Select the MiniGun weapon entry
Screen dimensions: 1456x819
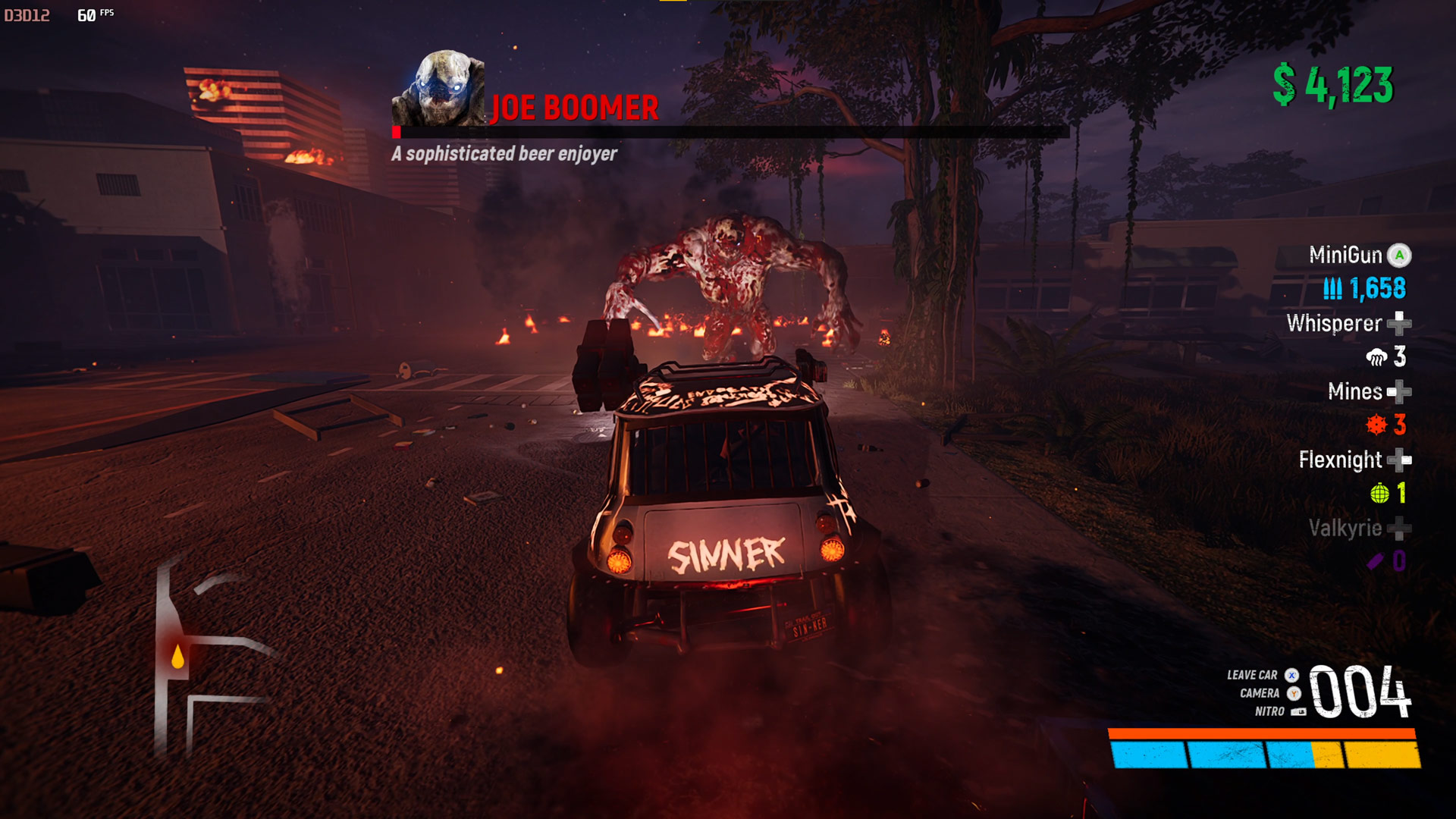tap(1346, 256)
